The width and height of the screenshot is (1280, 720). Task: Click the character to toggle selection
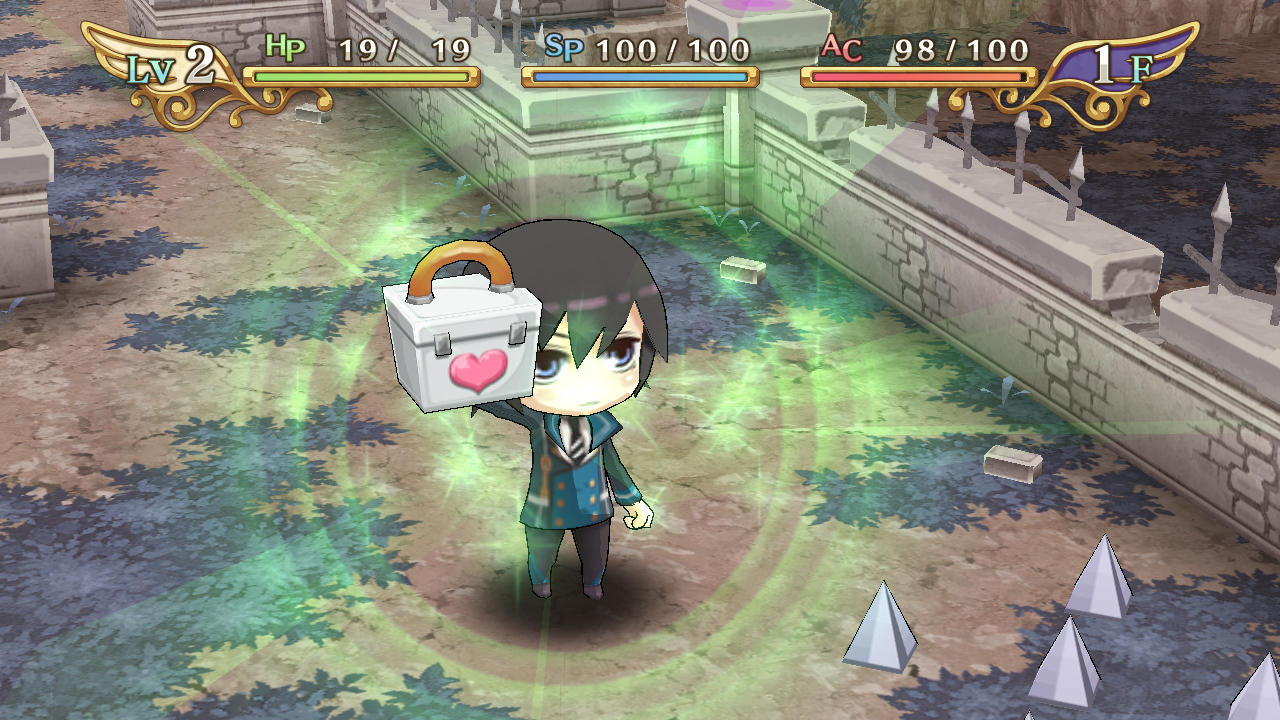tap(570, 480)
